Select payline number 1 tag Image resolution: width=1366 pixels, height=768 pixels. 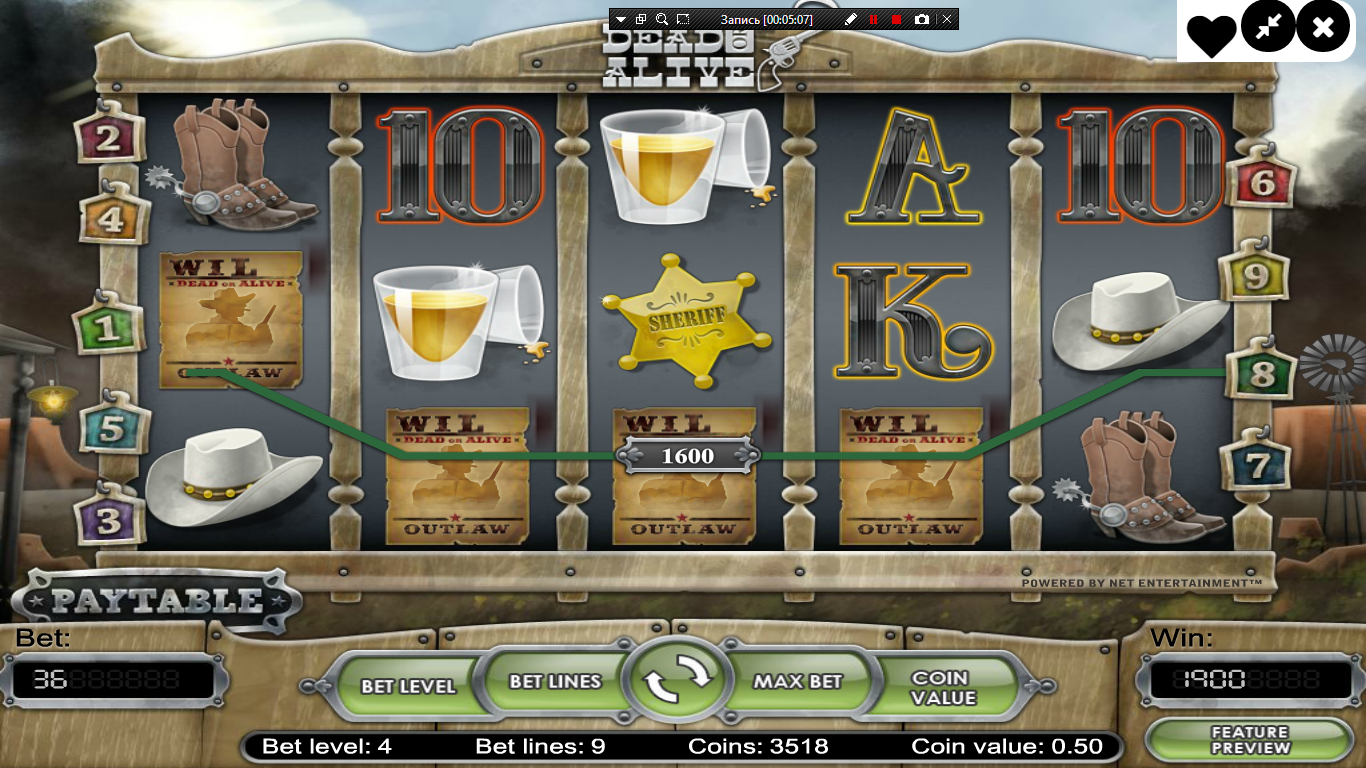[107, 328]
